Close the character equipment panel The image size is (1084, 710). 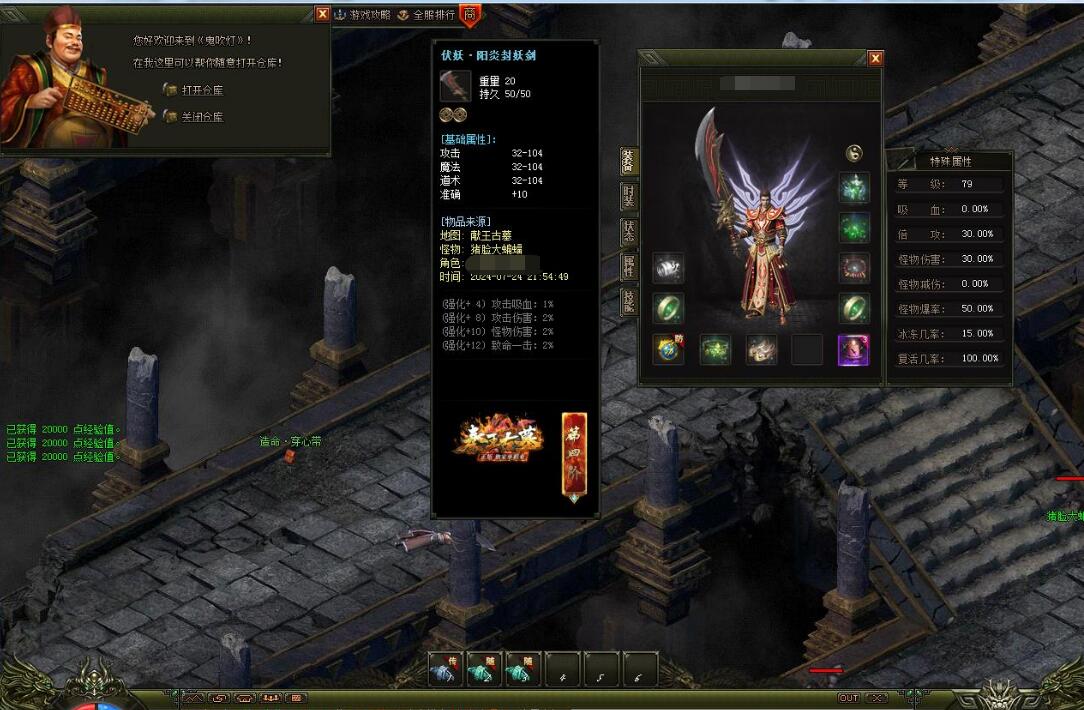875,59
